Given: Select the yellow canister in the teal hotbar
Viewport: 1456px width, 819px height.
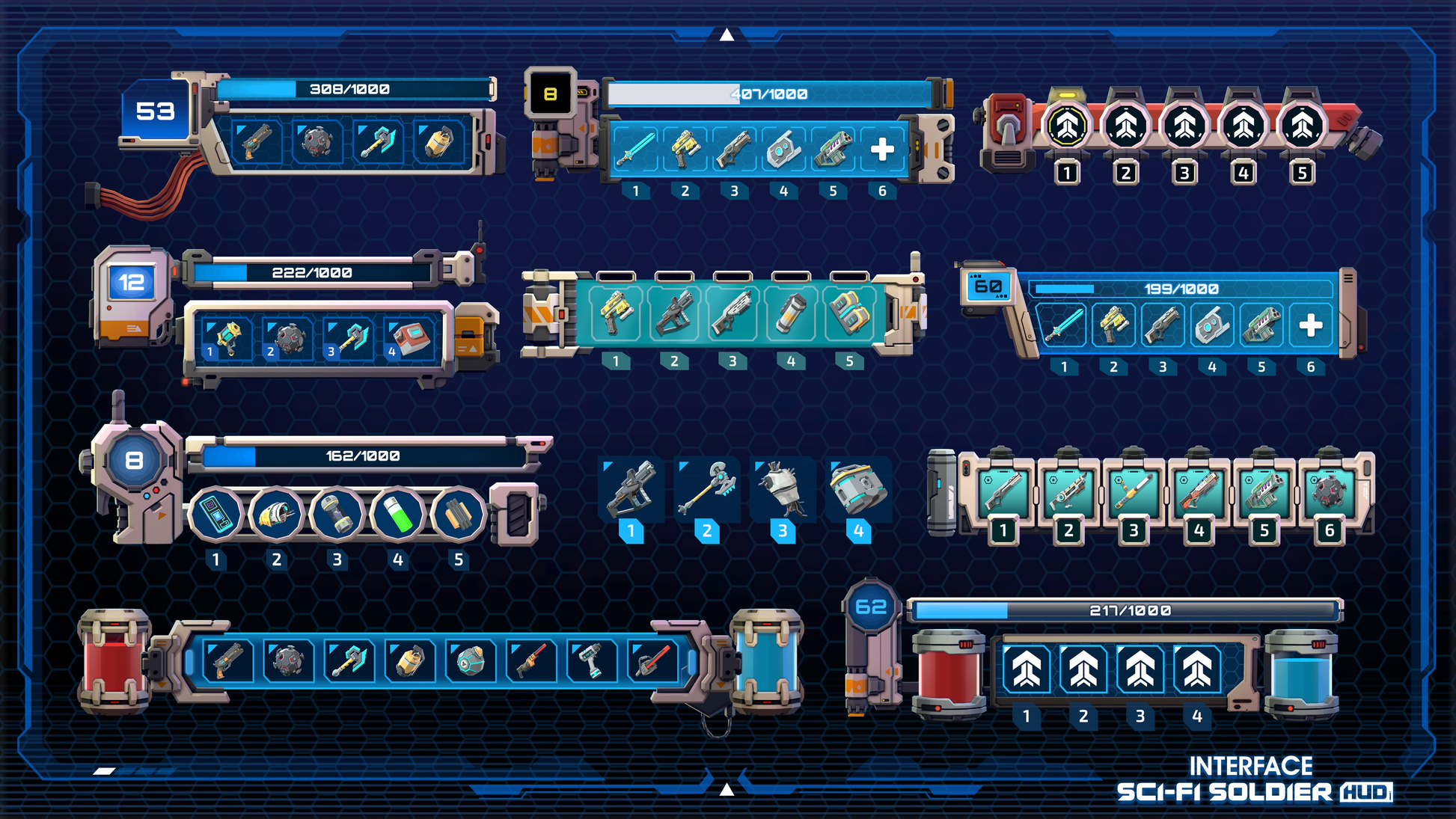Looking at the screenshot, I should coord(791,312).
